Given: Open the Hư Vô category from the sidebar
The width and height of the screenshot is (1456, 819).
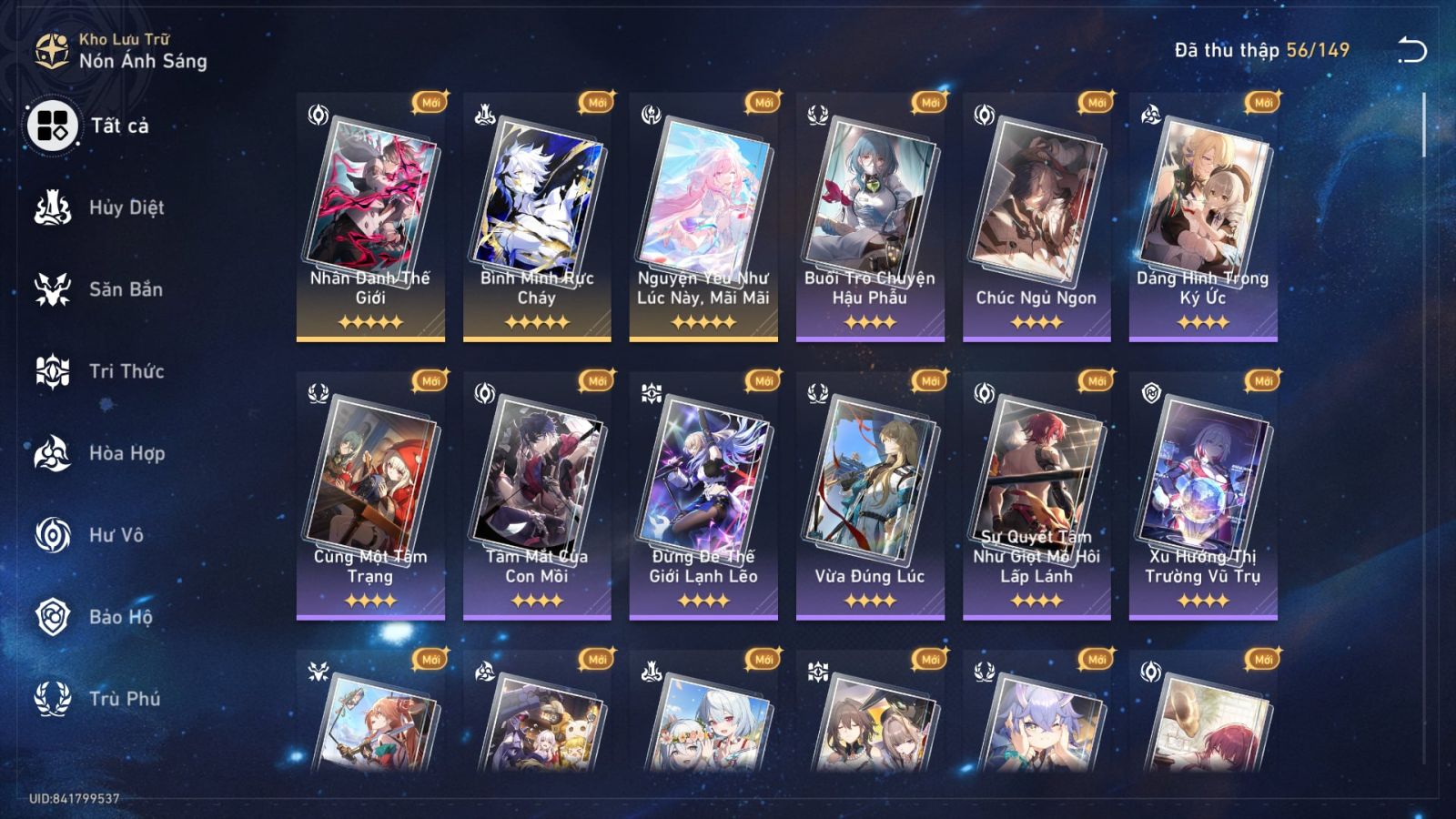Looking at the screenshot, I should (x=109, y=535).
